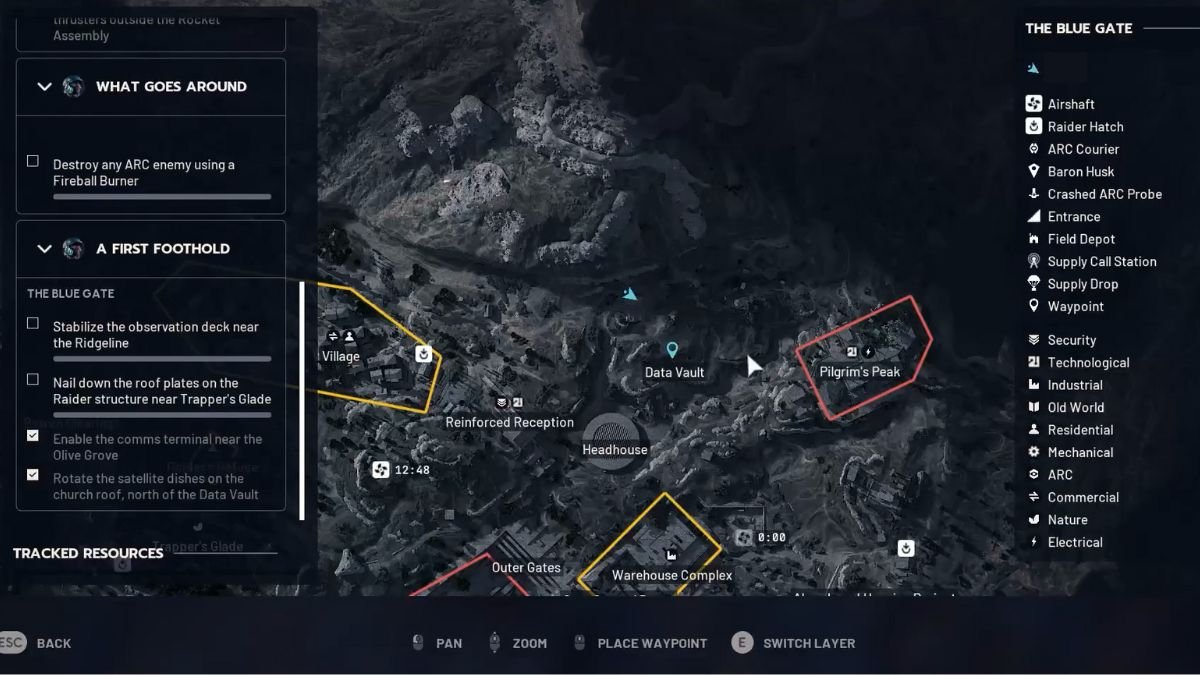
Task: Choose the Reinforced Reception location
Action: [x=509, y=422]
